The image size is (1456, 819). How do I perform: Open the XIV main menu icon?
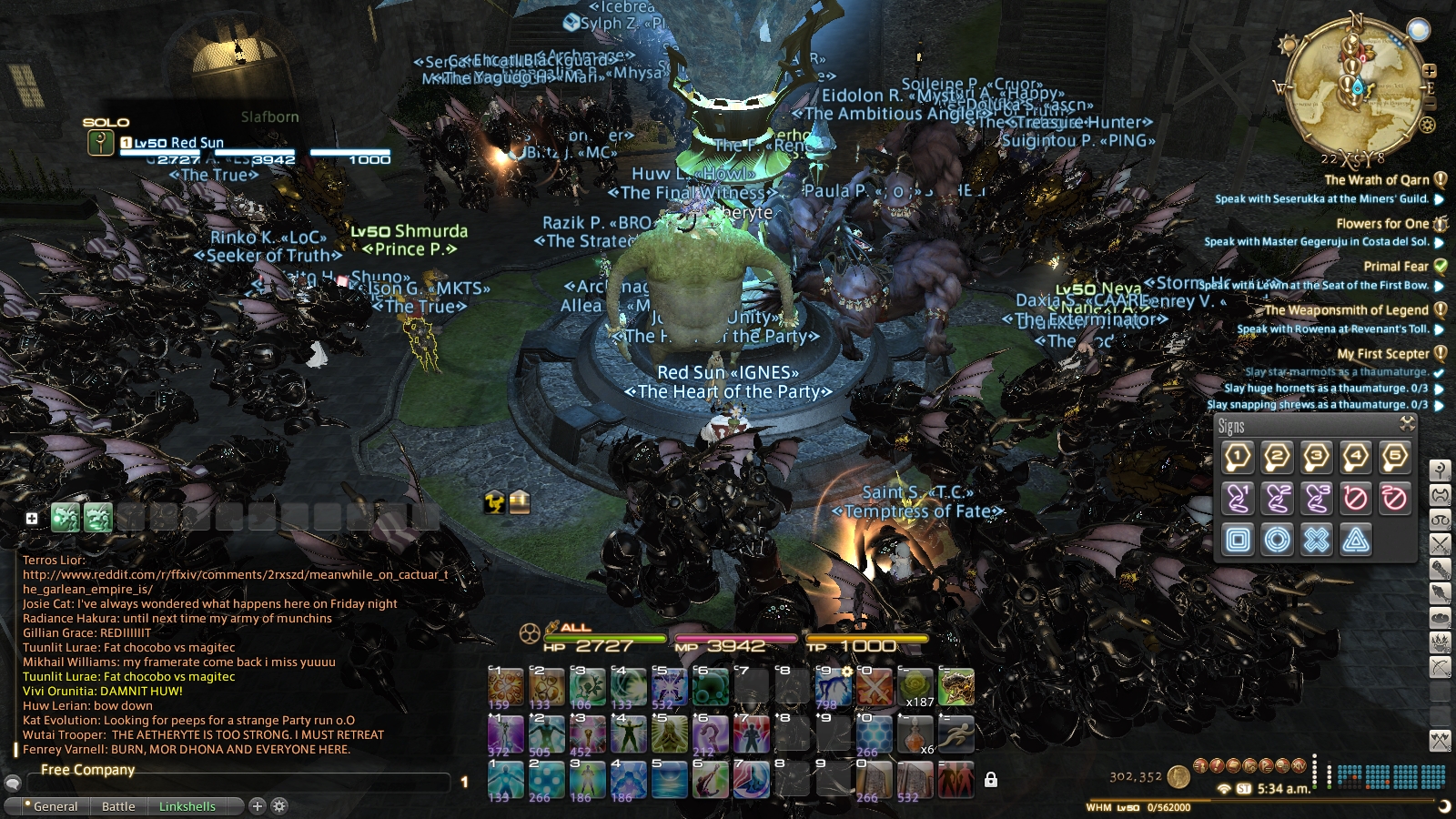point(1299,766)
